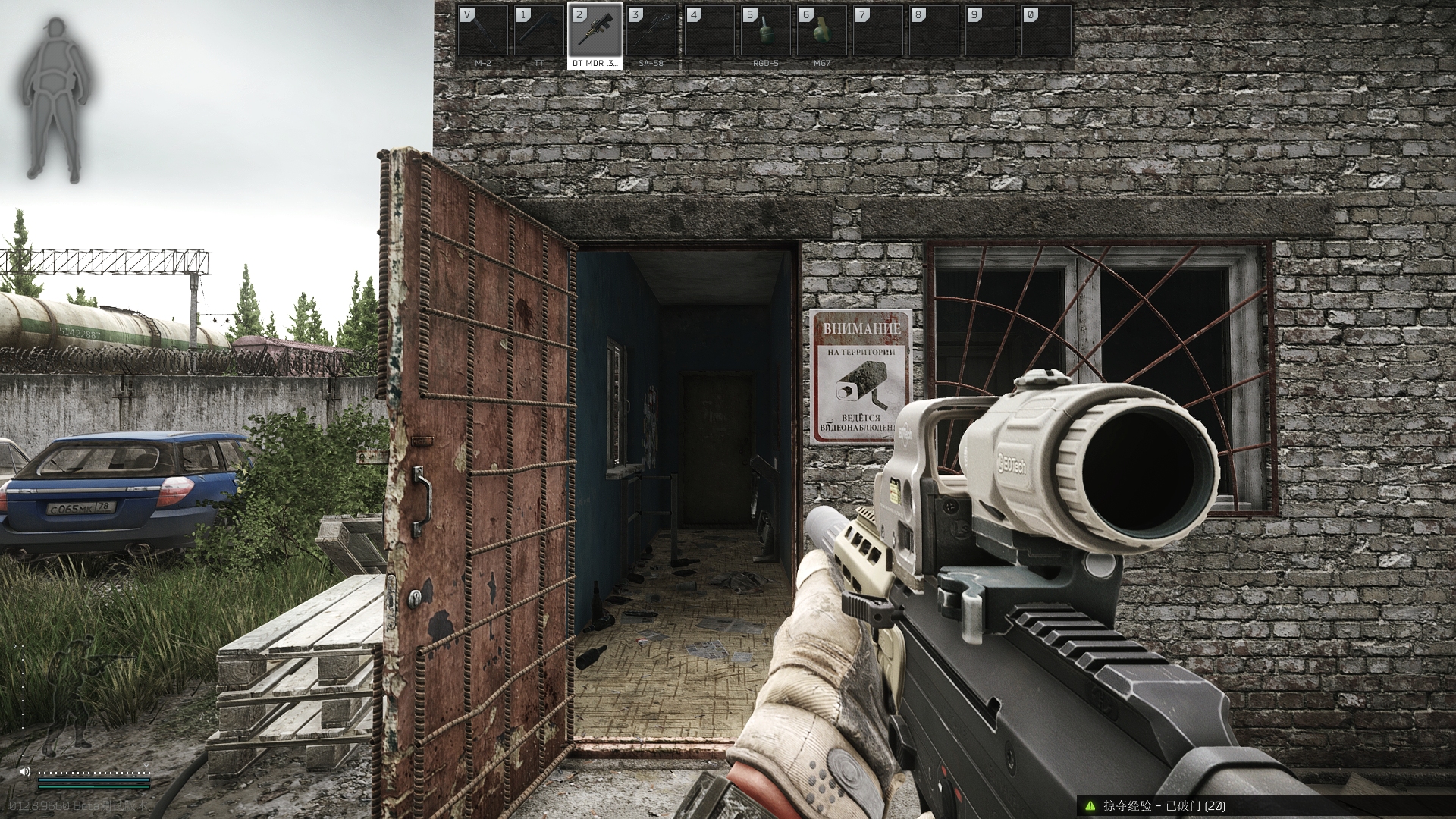
Task: Equip the RGD-5 grenade from the hotbar
Action: point(765,36)
